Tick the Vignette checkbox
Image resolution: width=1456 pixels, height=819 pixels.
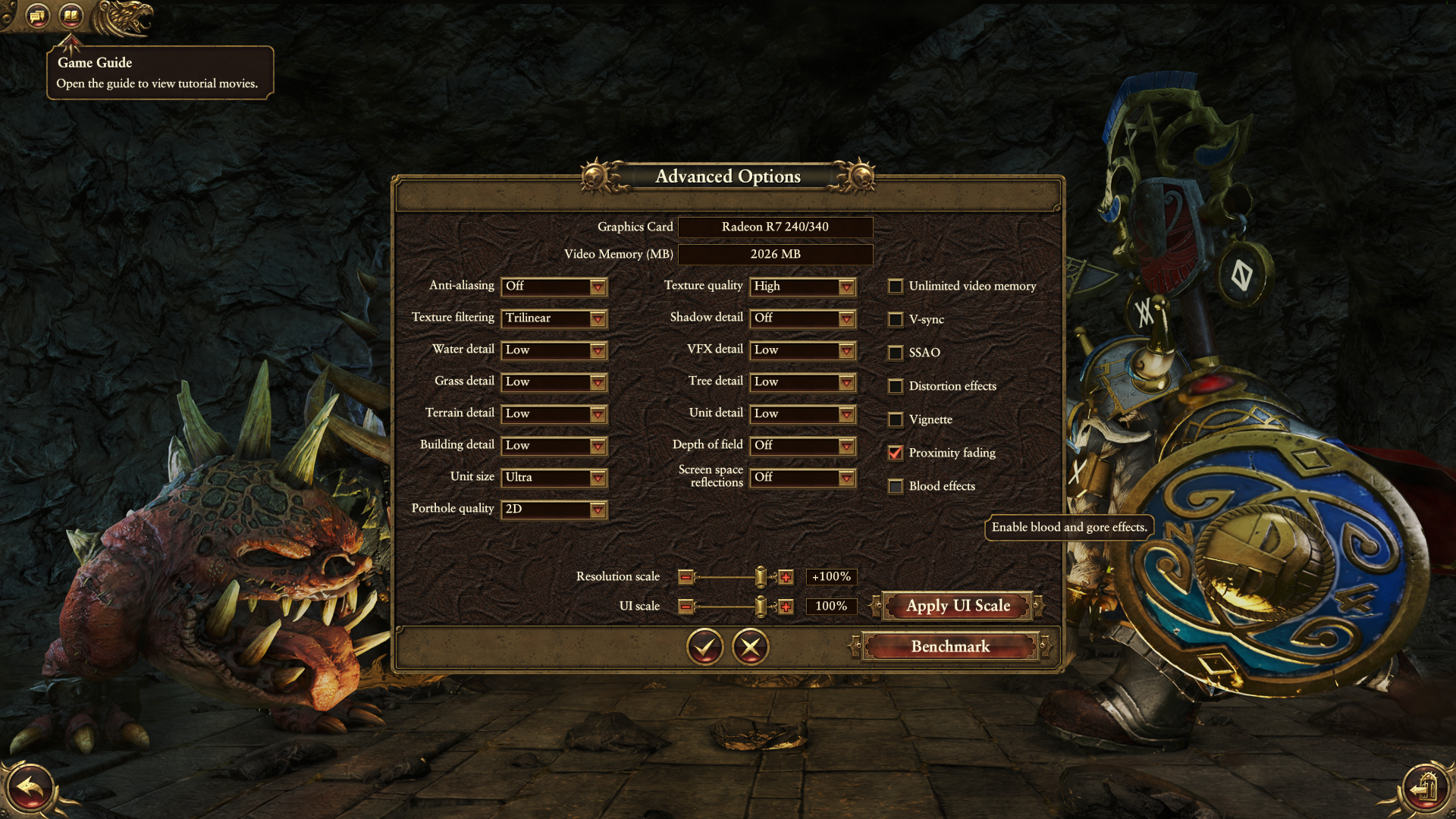click(896, 420)
